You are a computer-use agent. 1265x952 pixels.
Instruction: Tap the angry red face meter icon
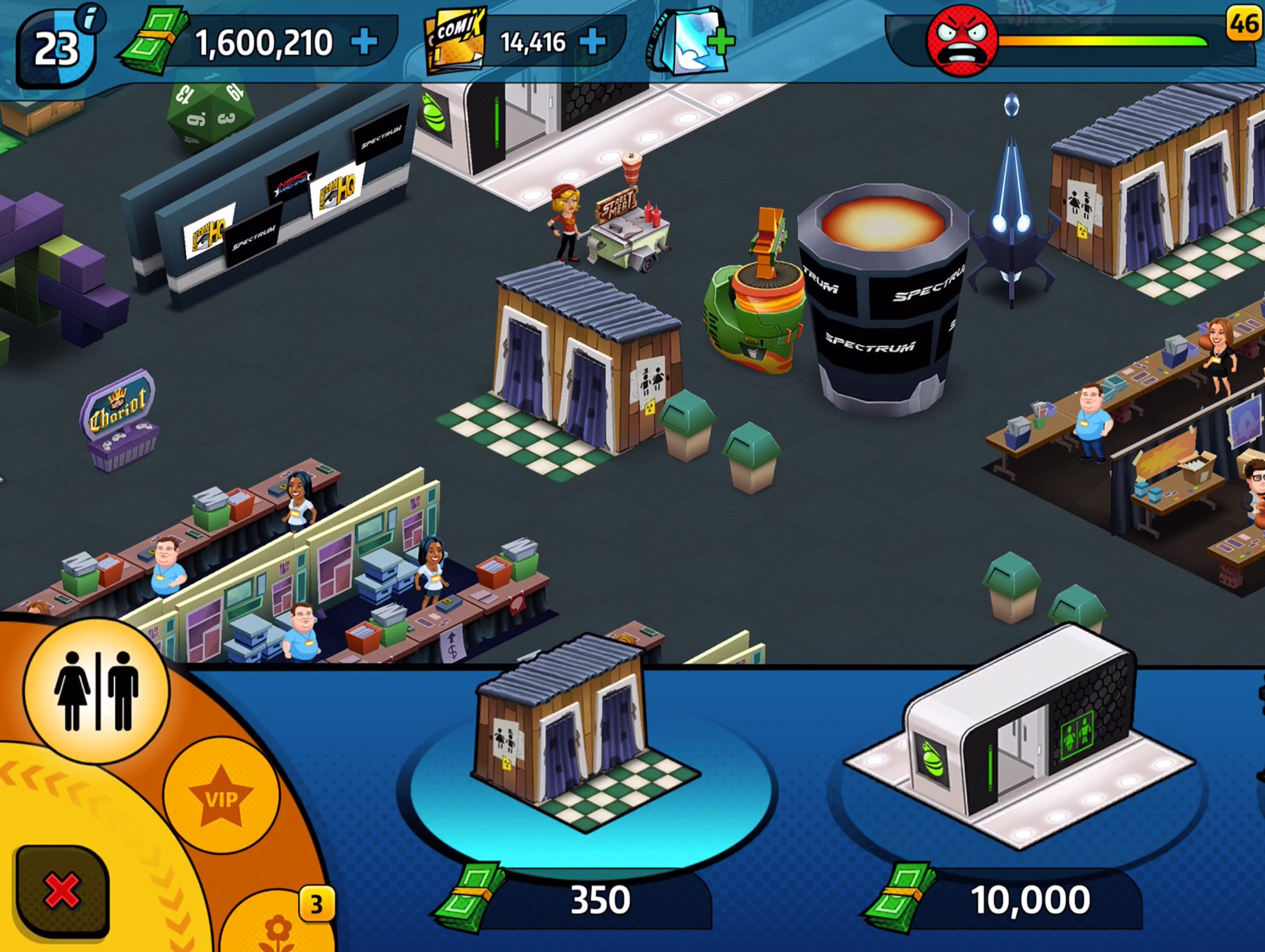[x=962, y=41]
